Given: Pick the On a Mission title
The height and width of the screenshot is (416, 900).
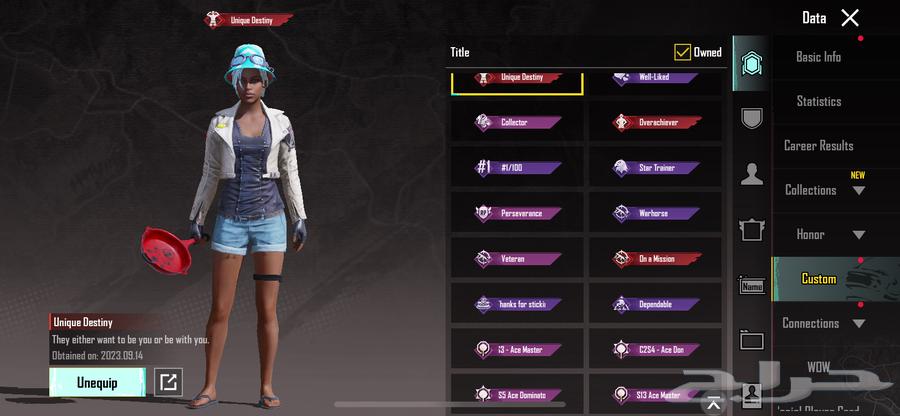Looking at the screenshot, I should point(655,259).
